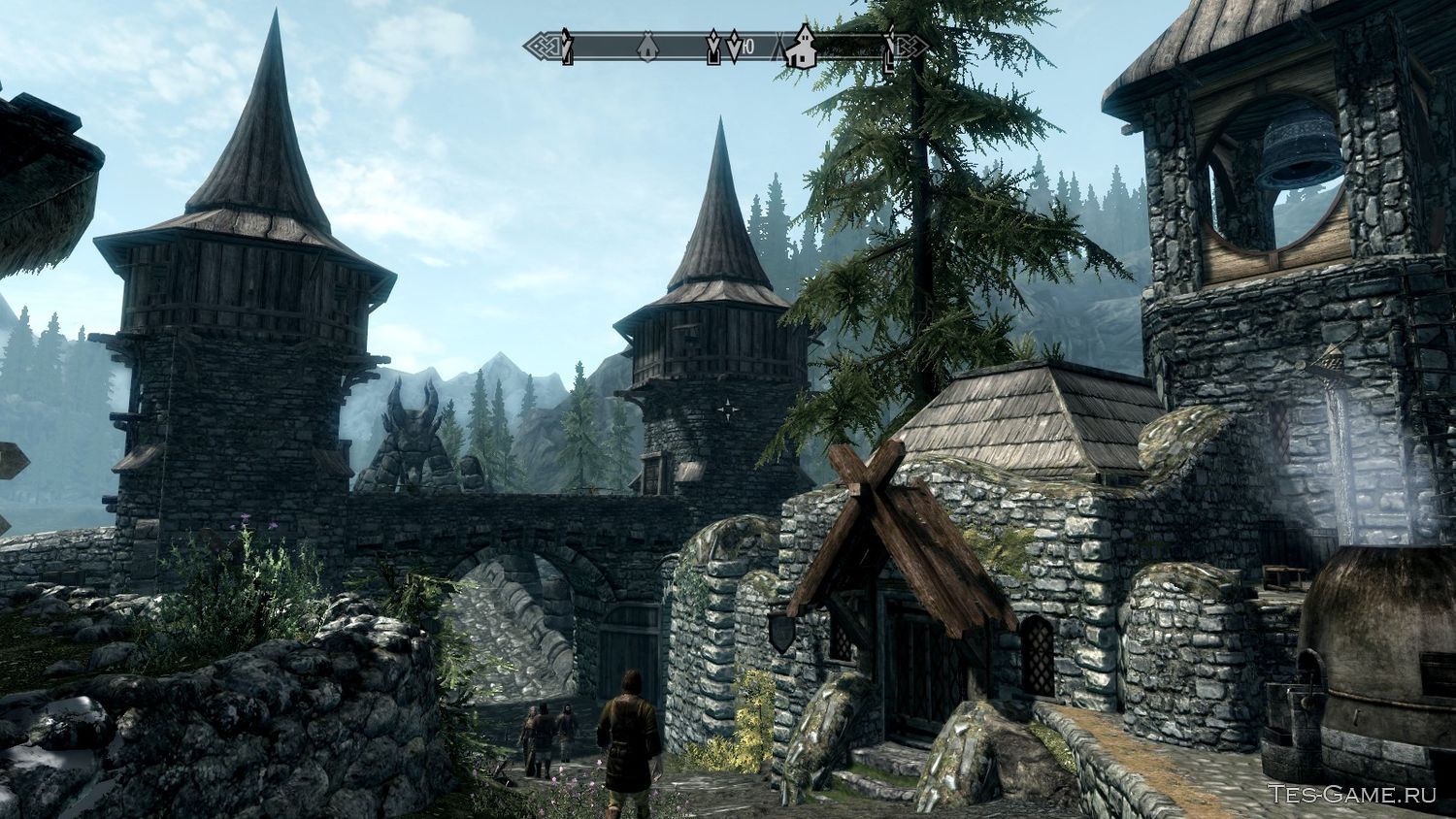Click the location marker near compass right end
1456x819 pixels.
point(890,49)
